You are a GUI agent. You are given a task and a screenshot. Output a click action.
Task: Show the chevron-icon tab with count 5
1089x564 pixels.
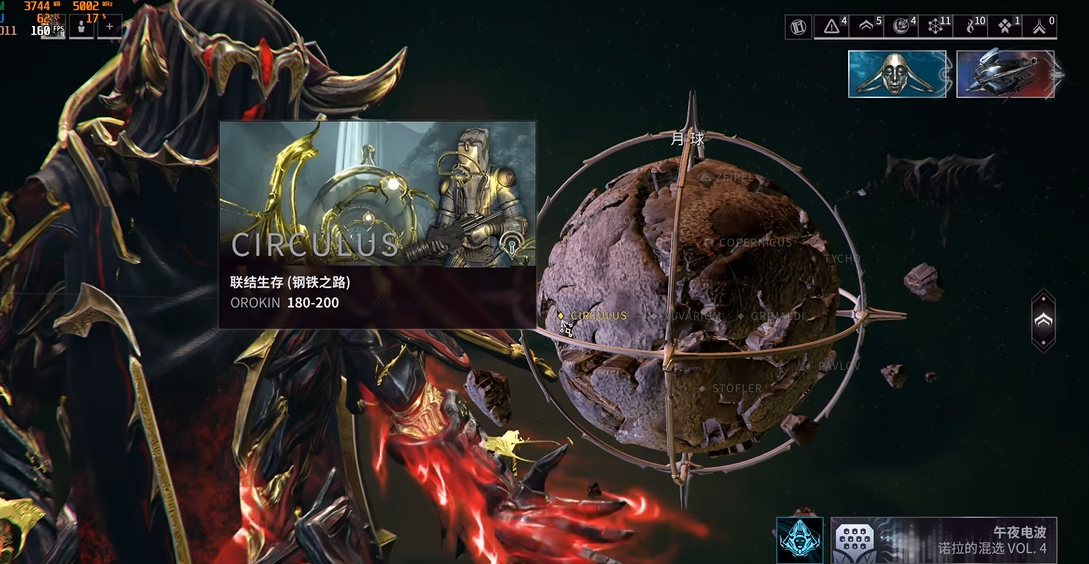(x=867, y=27)
